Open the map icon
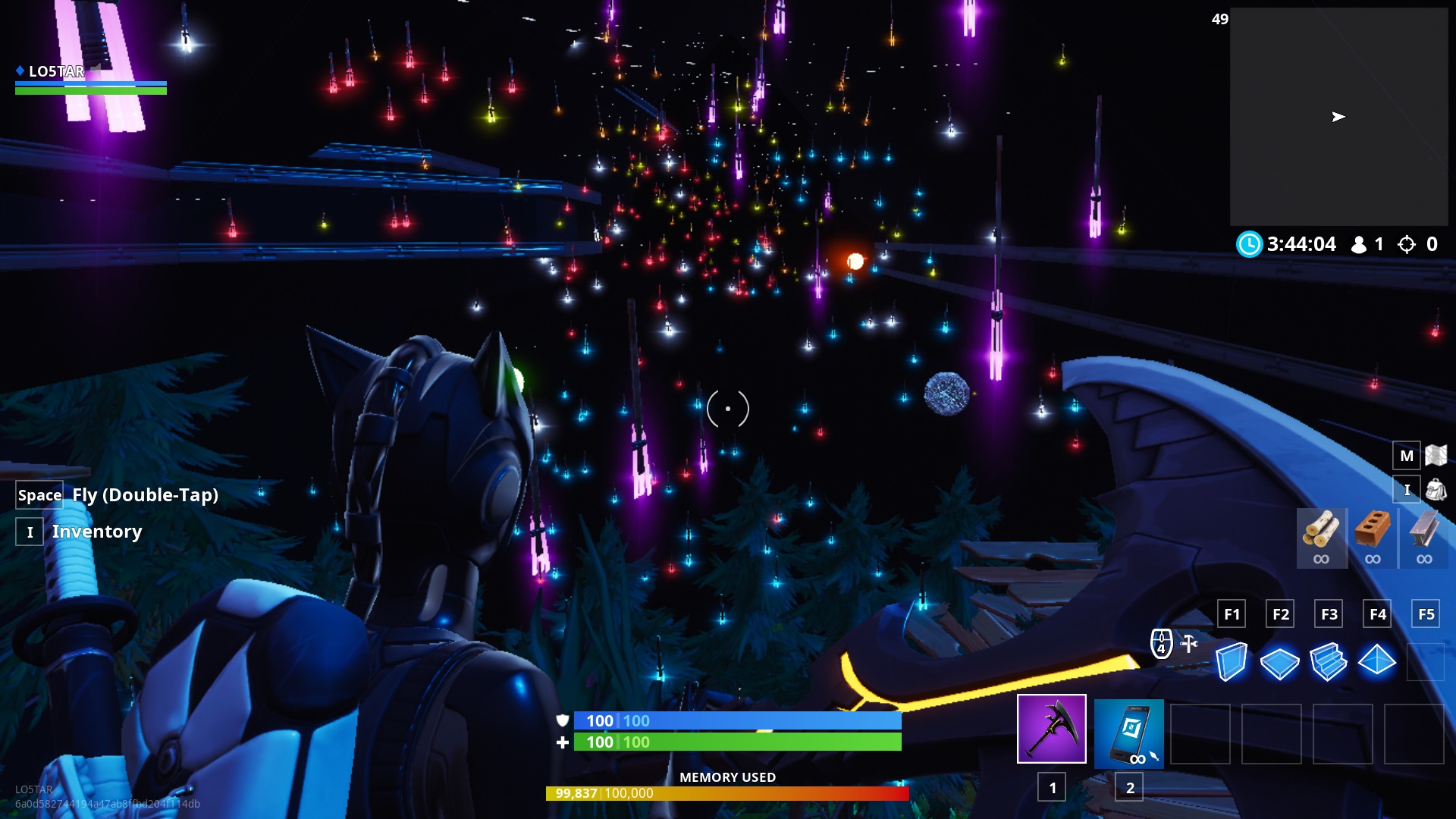1456x819 pixels. pyautogui.click(x=1436, y=455)
